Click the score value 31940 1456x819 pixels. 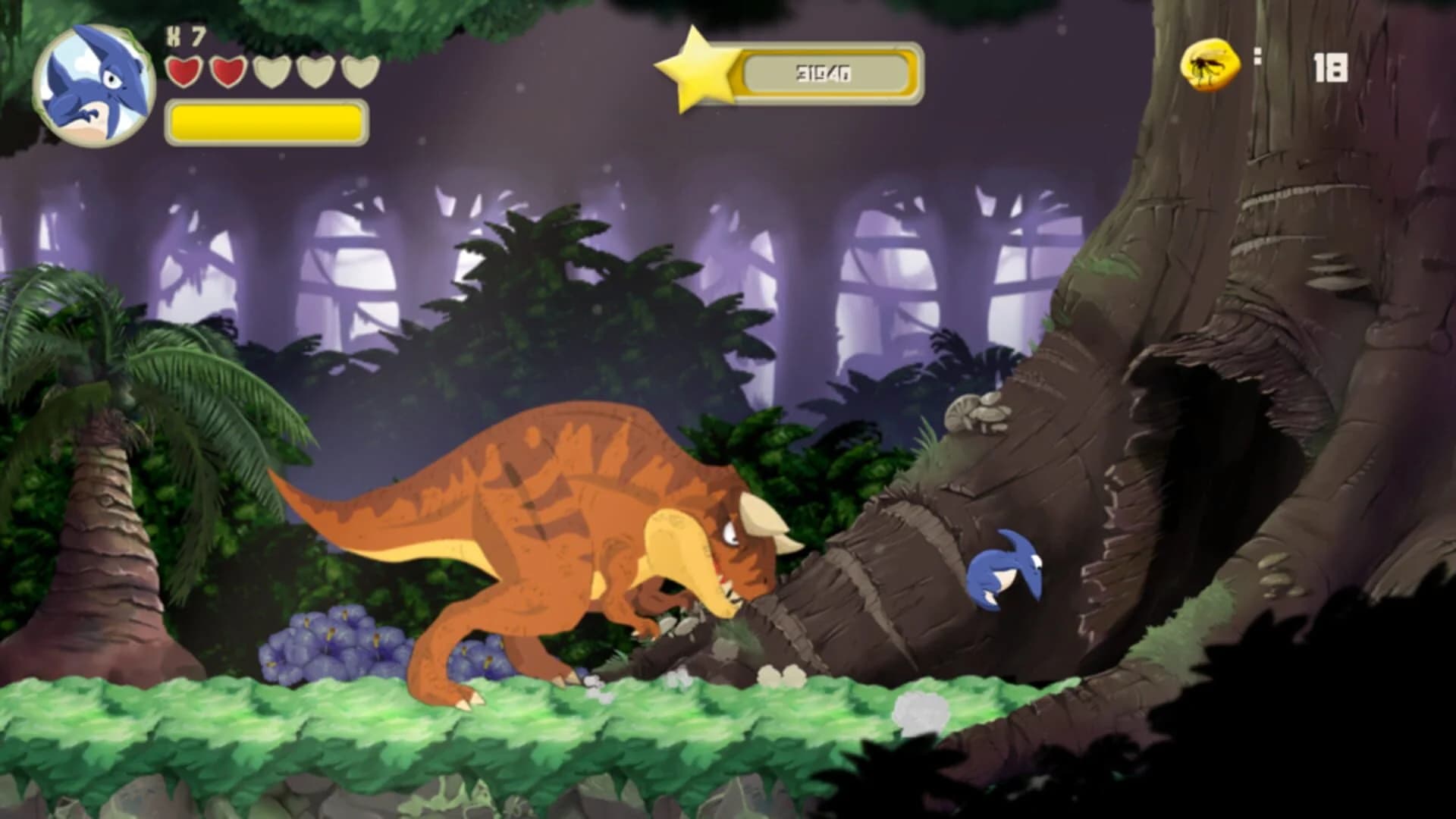[x=824, y=72]
